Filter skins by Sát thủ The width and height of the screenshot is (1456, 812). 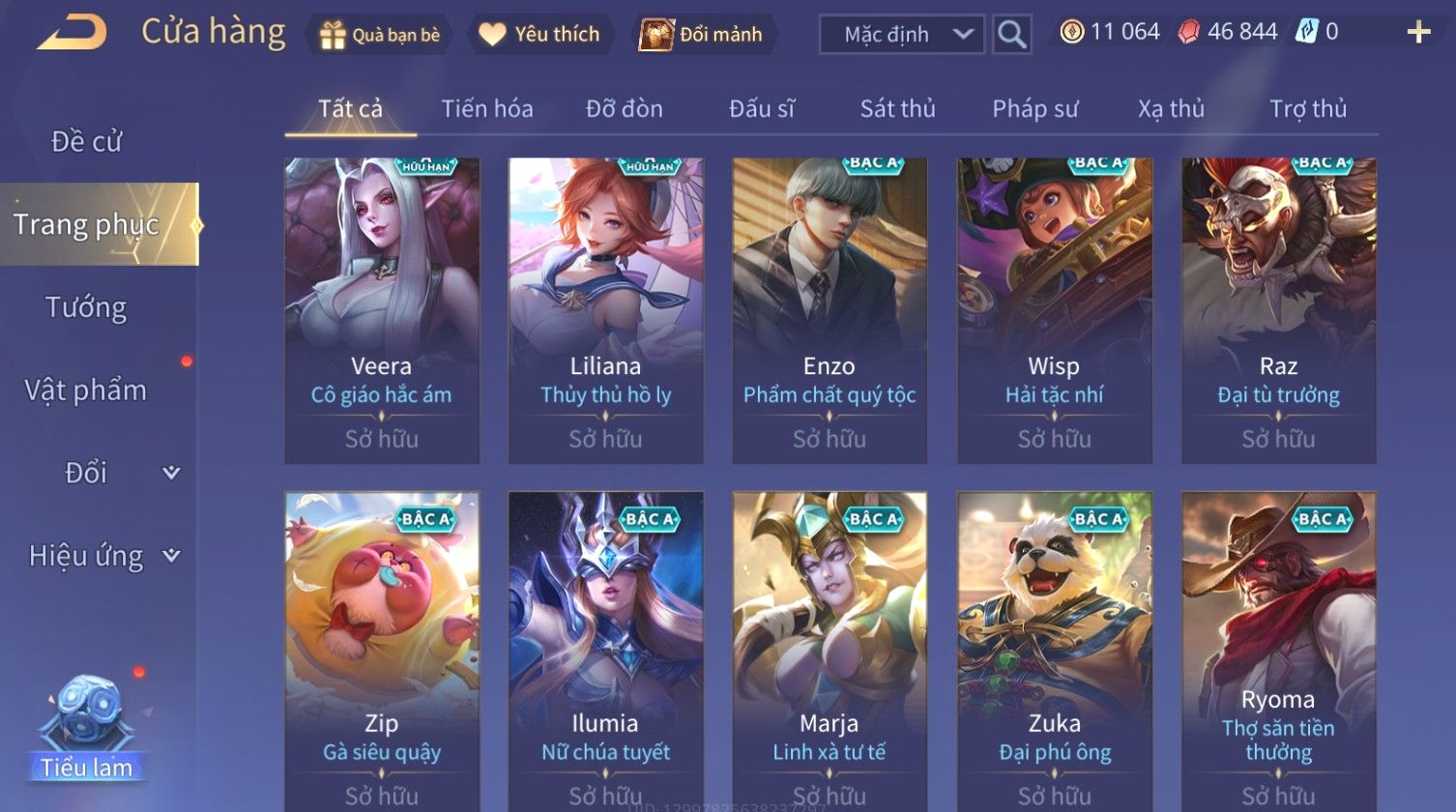(x=897, y=109)
